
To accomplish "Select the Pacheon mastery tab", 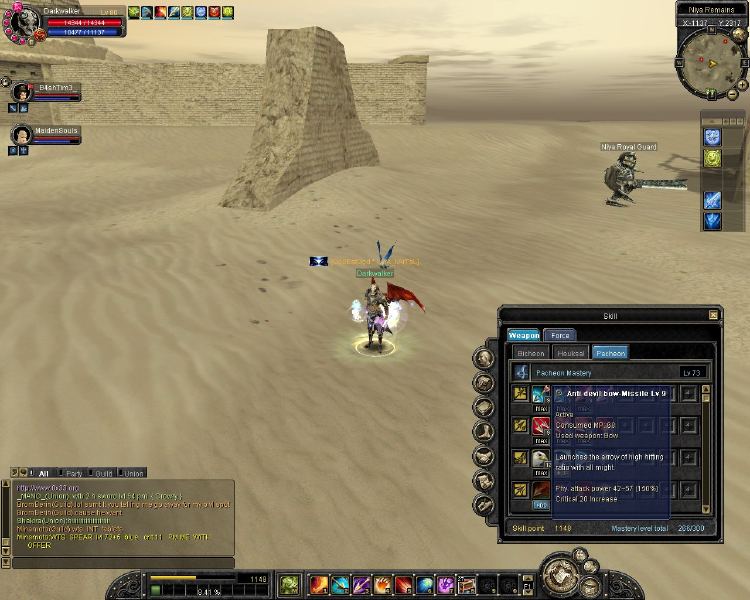I will pyautogui.click(x=609, y=353).
